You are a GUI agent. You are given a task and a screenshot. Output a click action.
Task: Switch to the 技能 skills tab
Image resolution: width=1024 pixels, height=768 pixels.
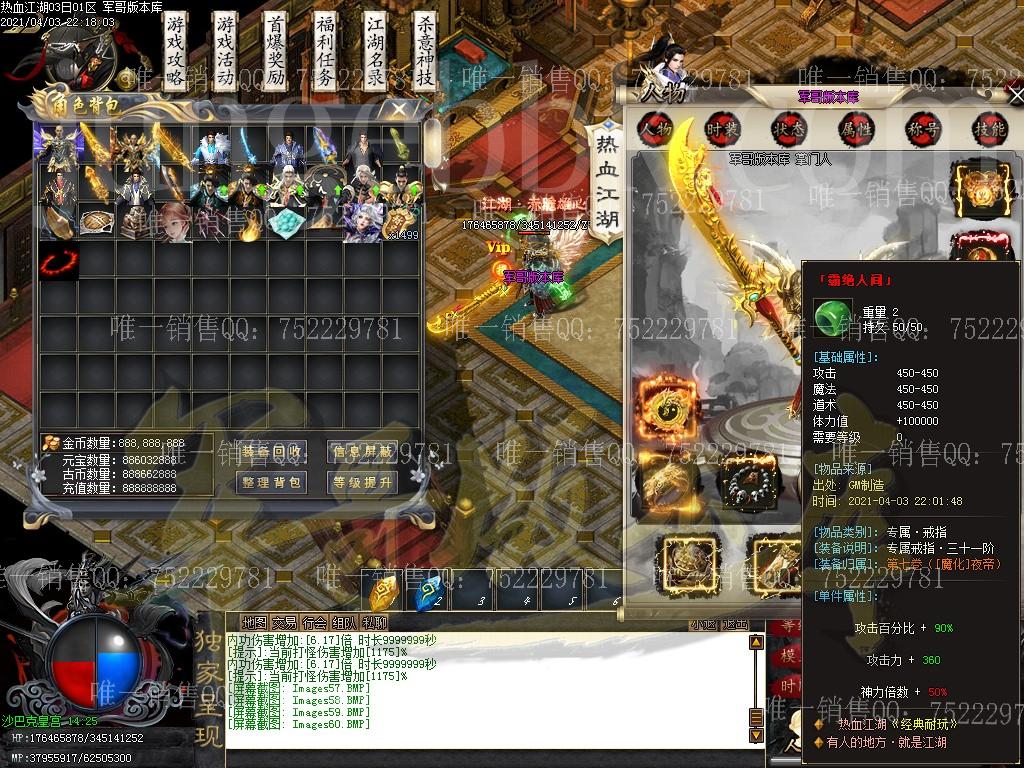[x=989, y=128]
